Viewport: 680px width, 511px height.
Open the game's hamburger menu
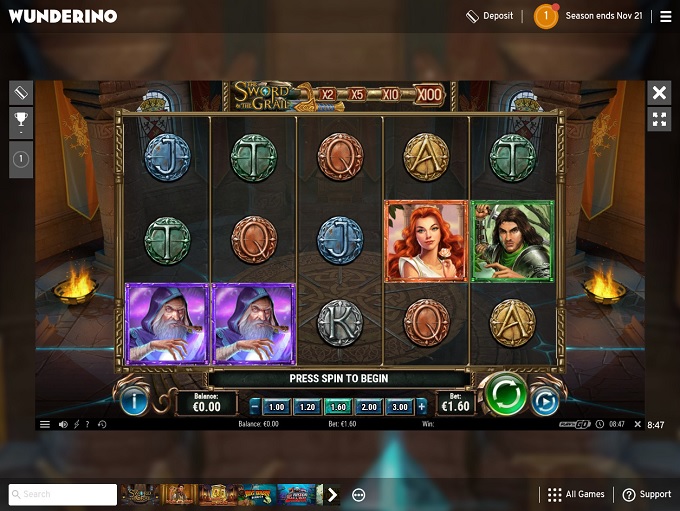pyautogui.click(x=45, y=424)
